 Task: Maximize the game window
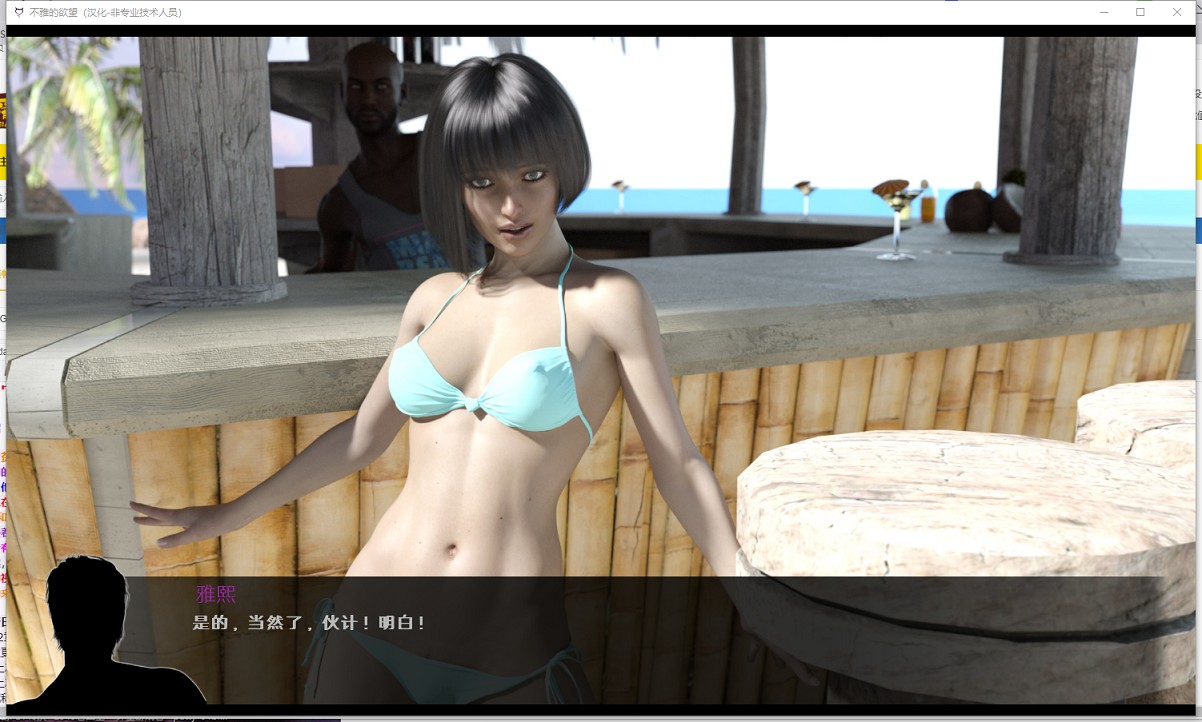(1140, 12)
